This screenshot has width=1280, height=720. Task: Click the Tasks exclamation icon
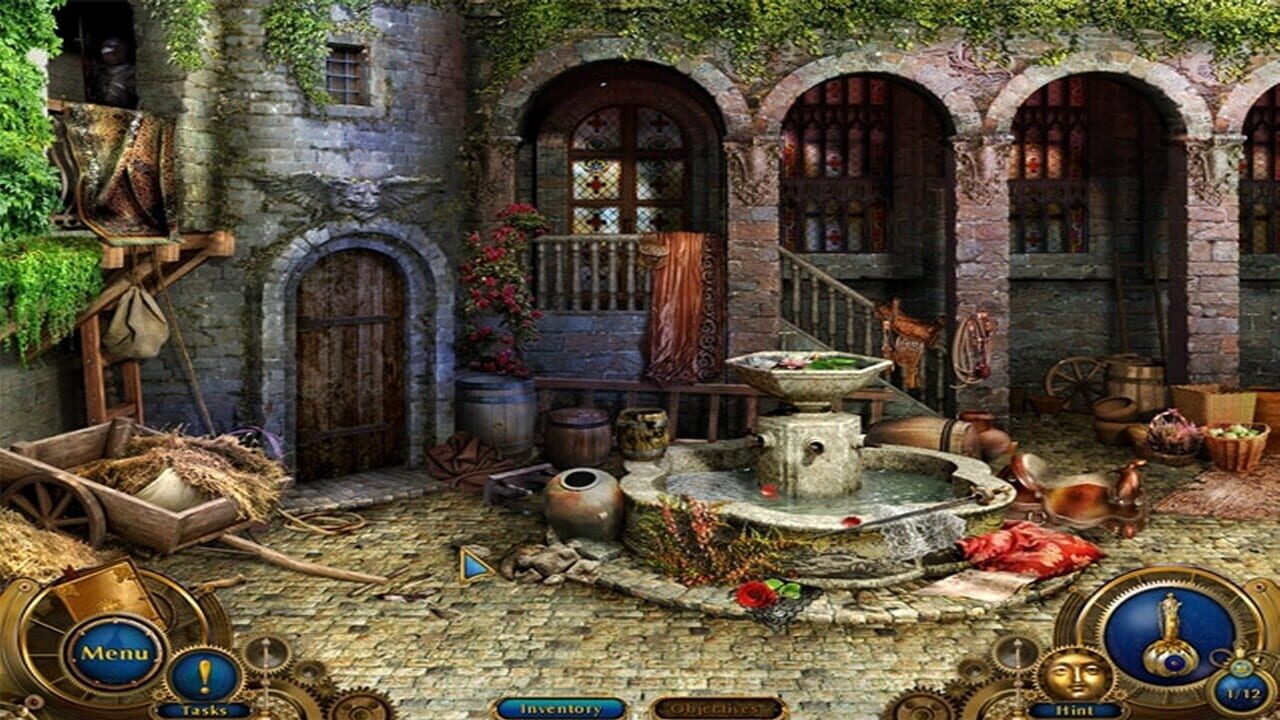pos(205,675)
